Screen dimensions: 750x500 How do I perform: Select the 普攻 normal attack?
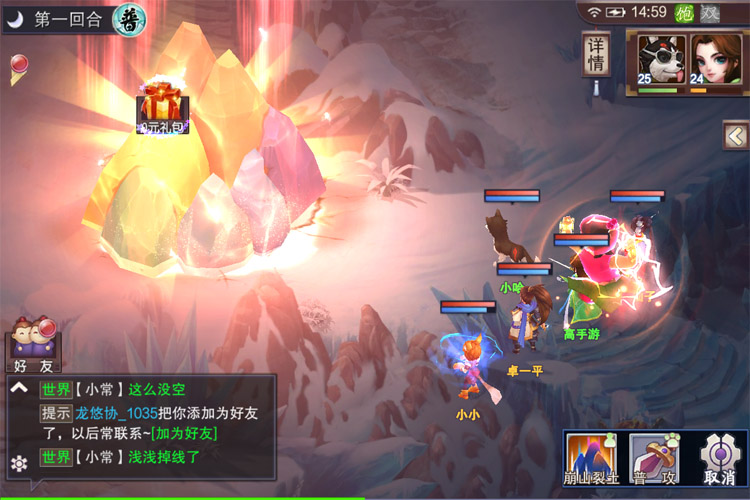click(x=654, y=458)
